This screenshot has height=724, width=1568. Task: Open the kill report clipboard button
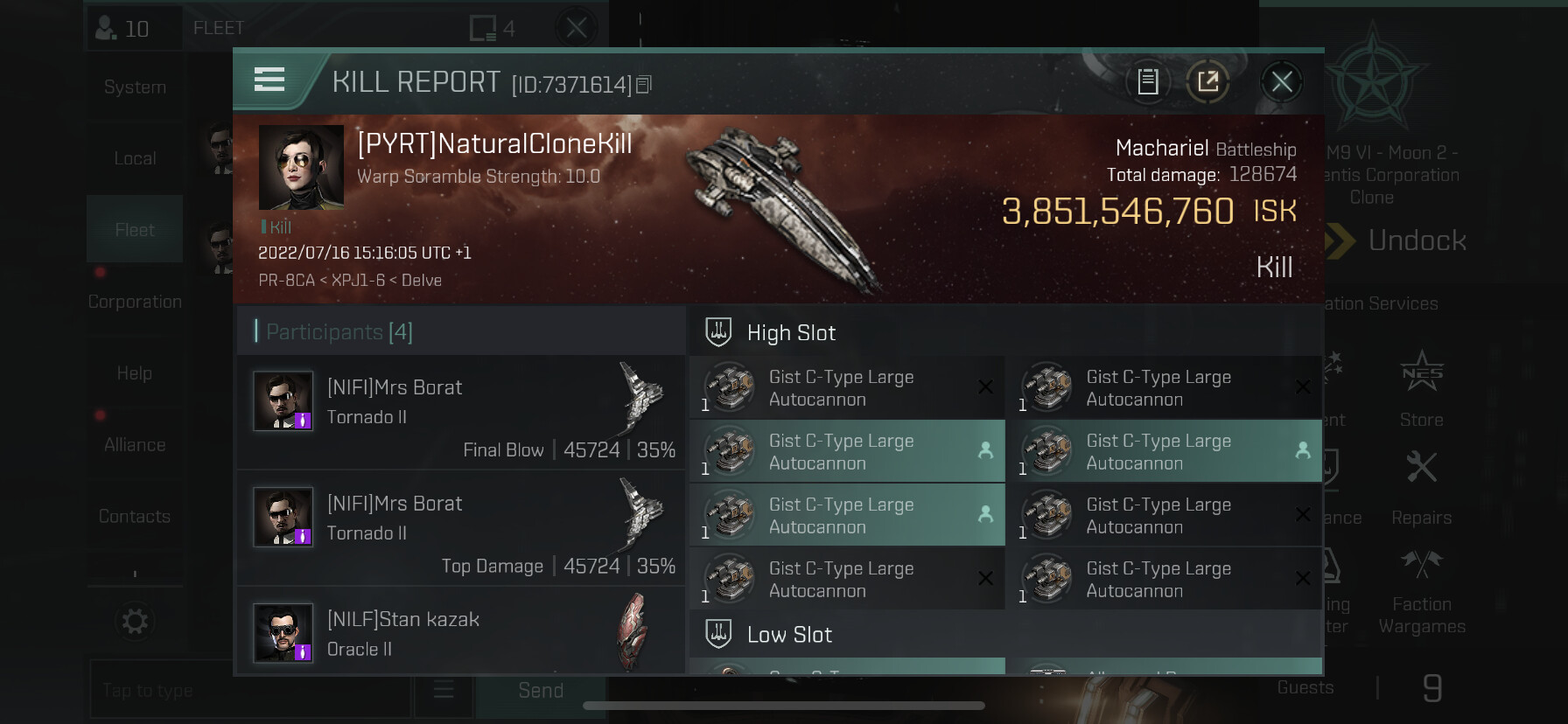pyautogui.click(x=1148, y=82)
